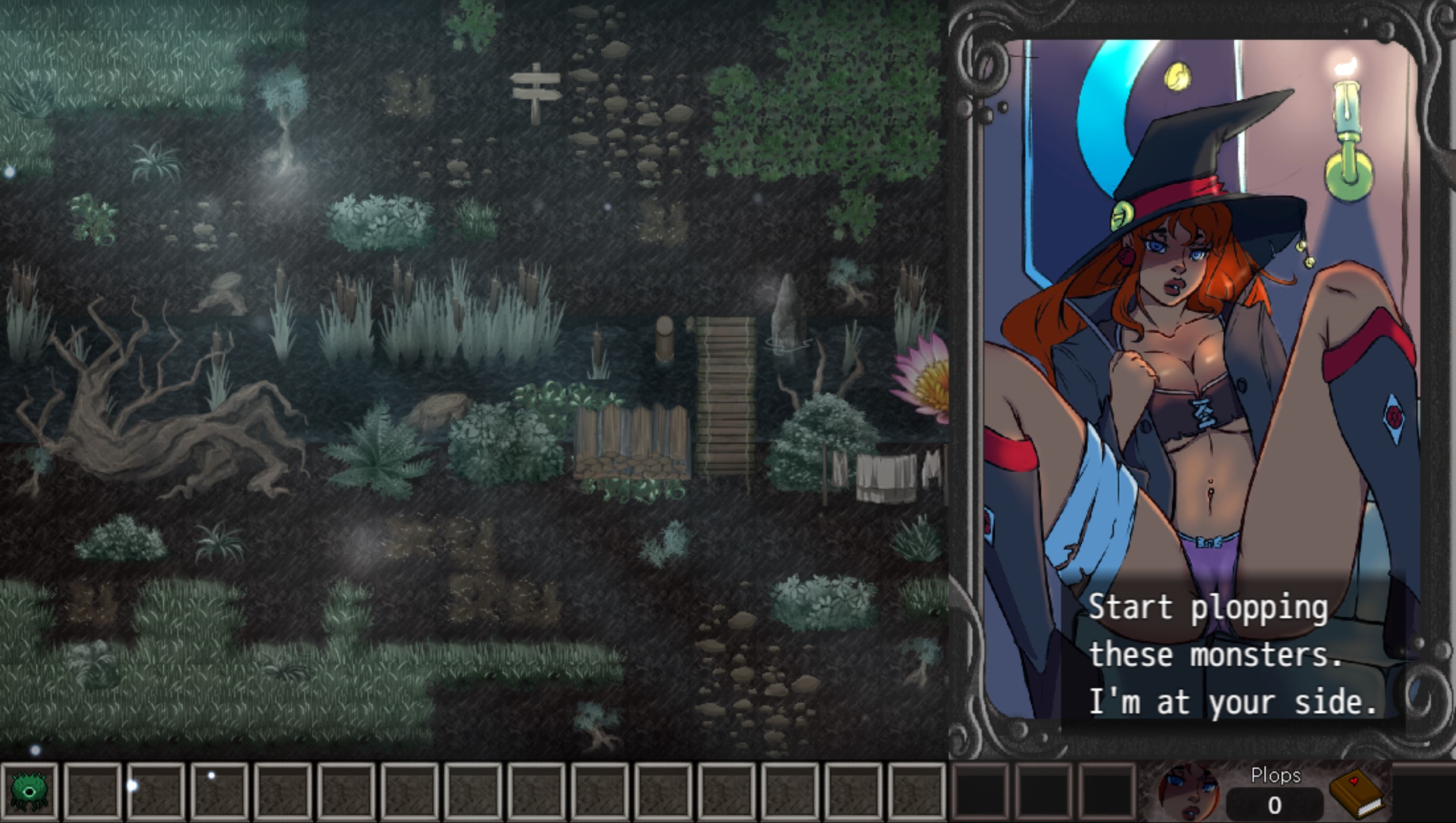The width and height of the screenshot is (1456, 823).
Task: Click the witch's round face portrait
Action: (1189, 792)
